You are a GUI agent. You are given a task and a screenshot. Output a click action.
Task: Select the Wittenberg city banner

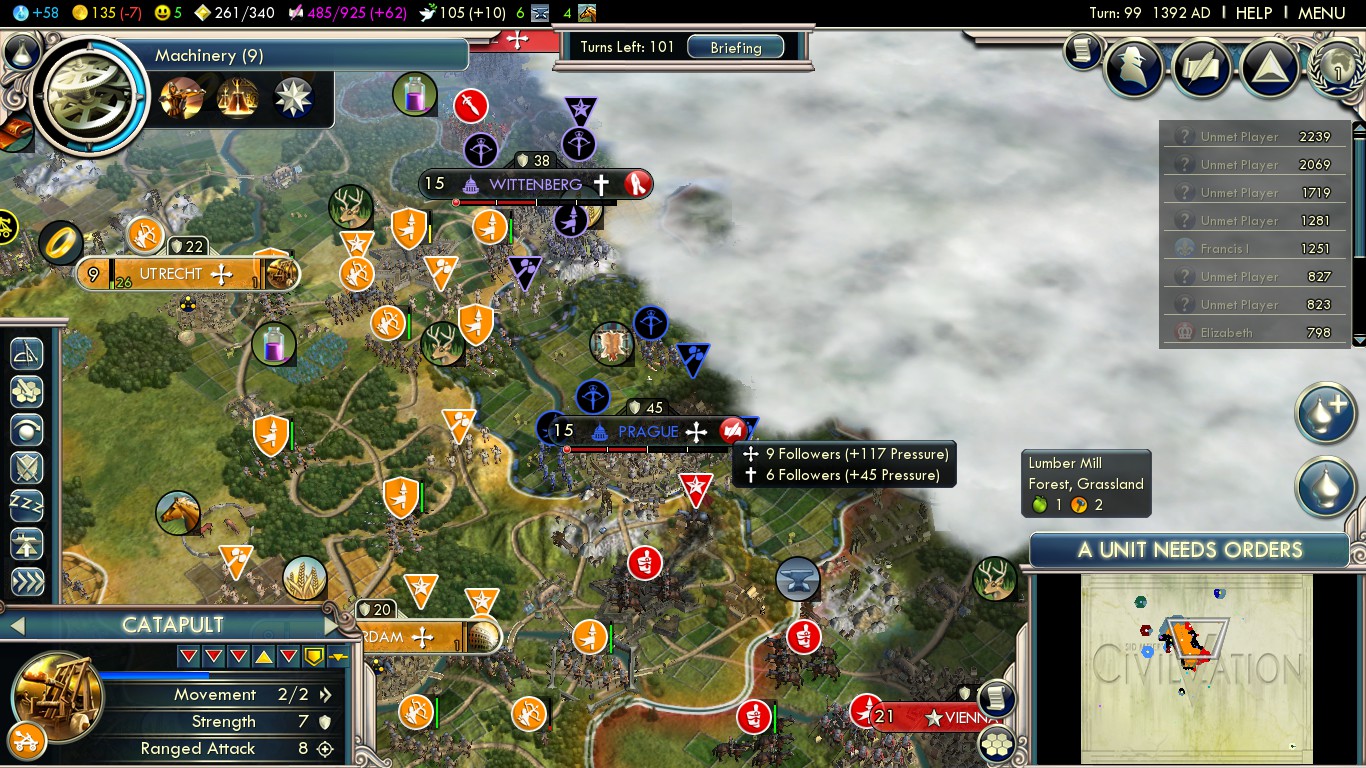535,185
